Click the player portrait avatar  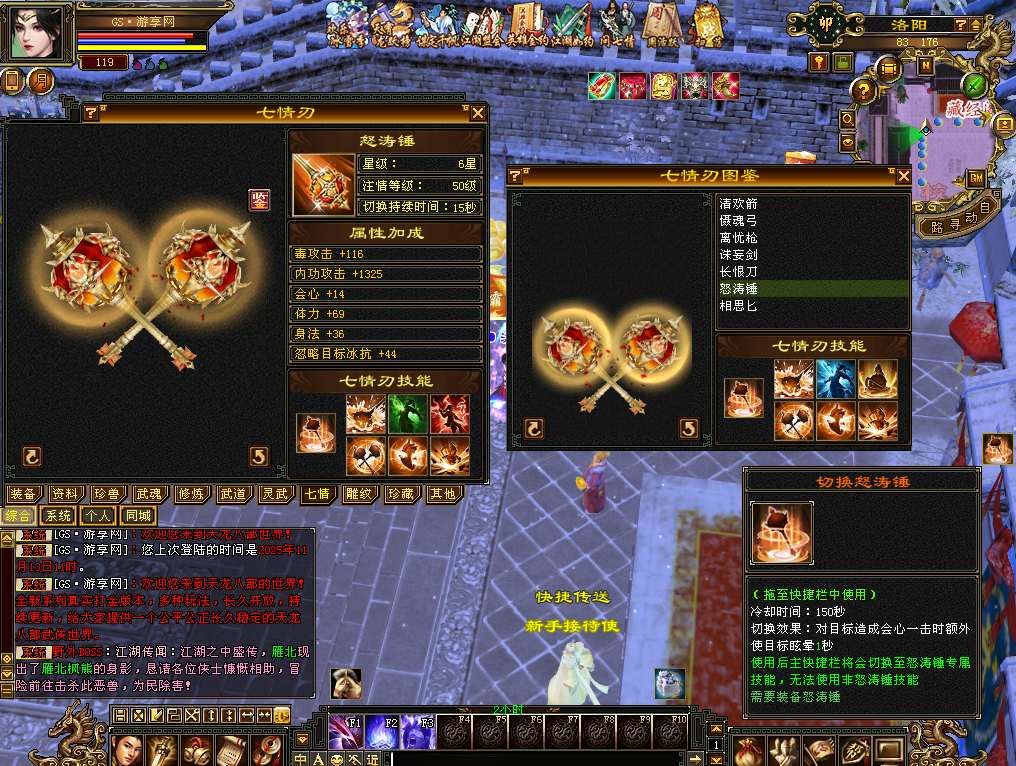[40, 33]
